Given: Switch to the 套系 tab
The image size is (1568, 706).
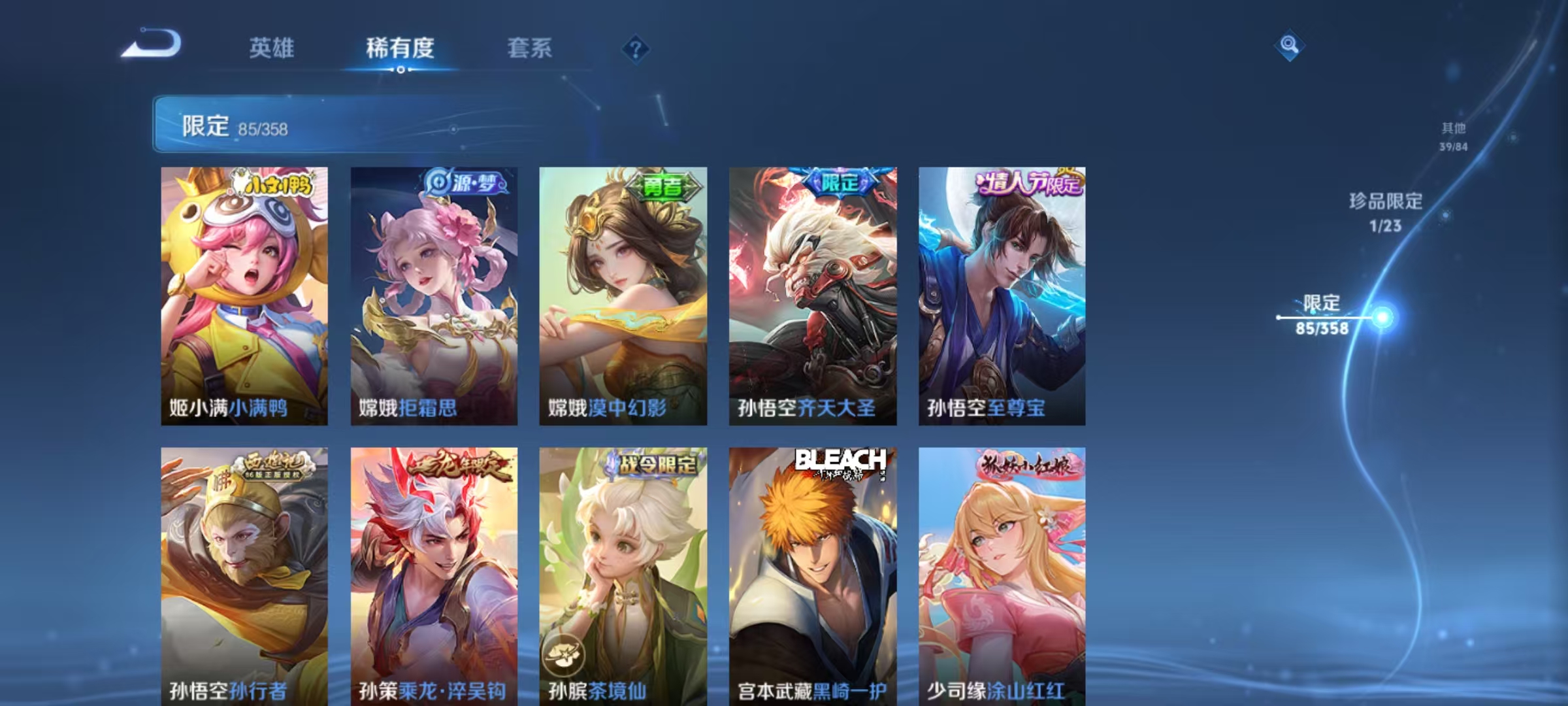Looking at the screenshot, I should [x=531, y=48].
